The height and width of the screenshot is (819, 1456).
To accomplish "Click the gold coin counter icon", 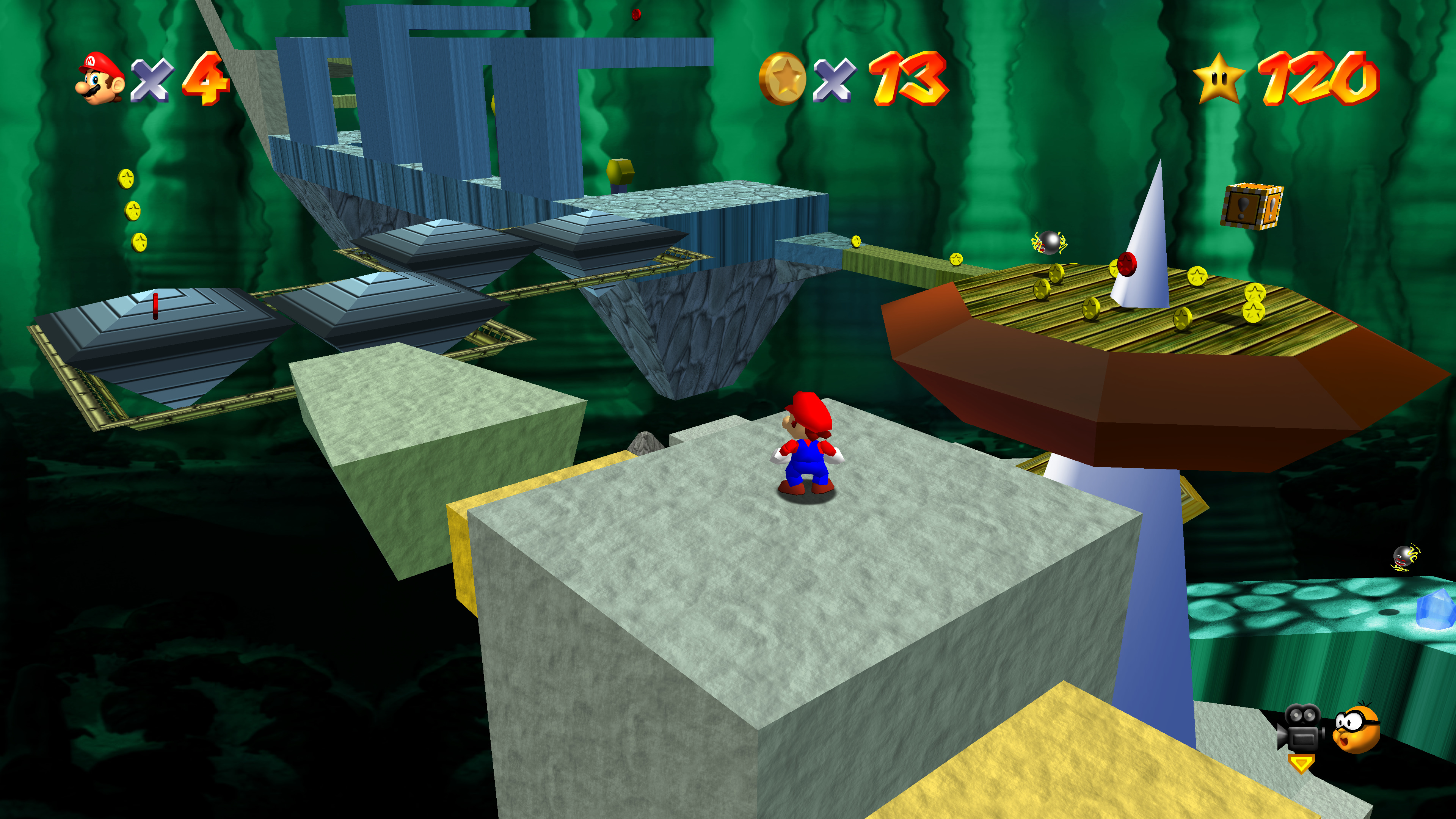I will [x=783, y=78].
